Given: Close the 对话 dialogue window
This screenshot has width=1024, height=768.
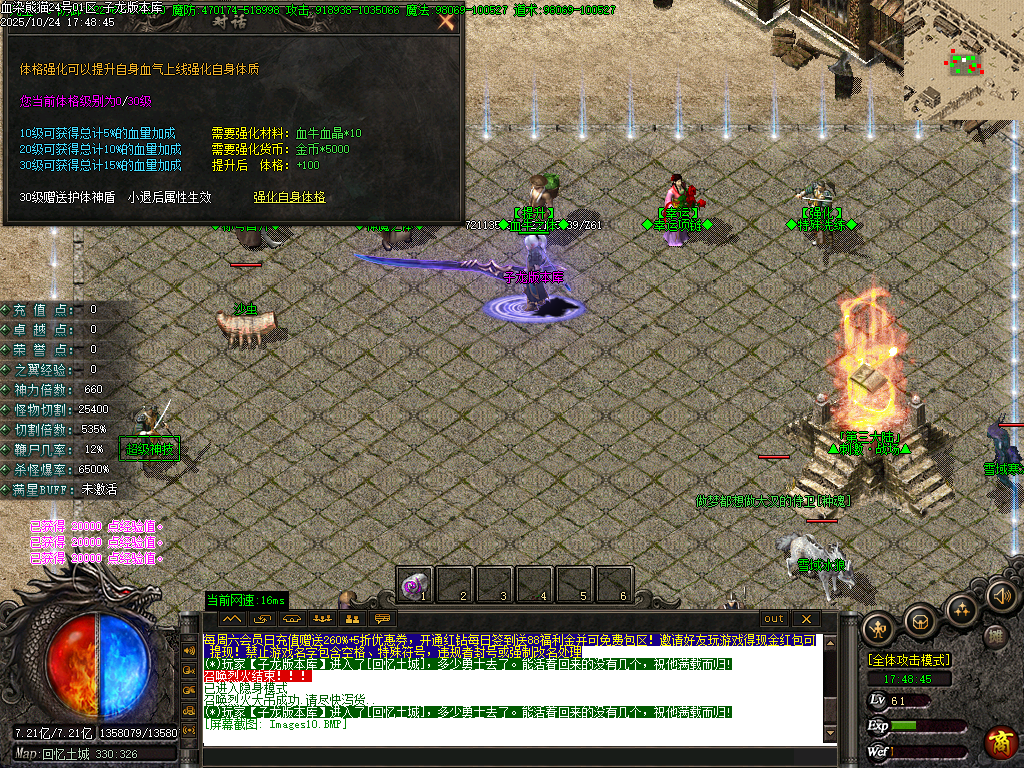Looking at the screenshot, I should 446,21.
